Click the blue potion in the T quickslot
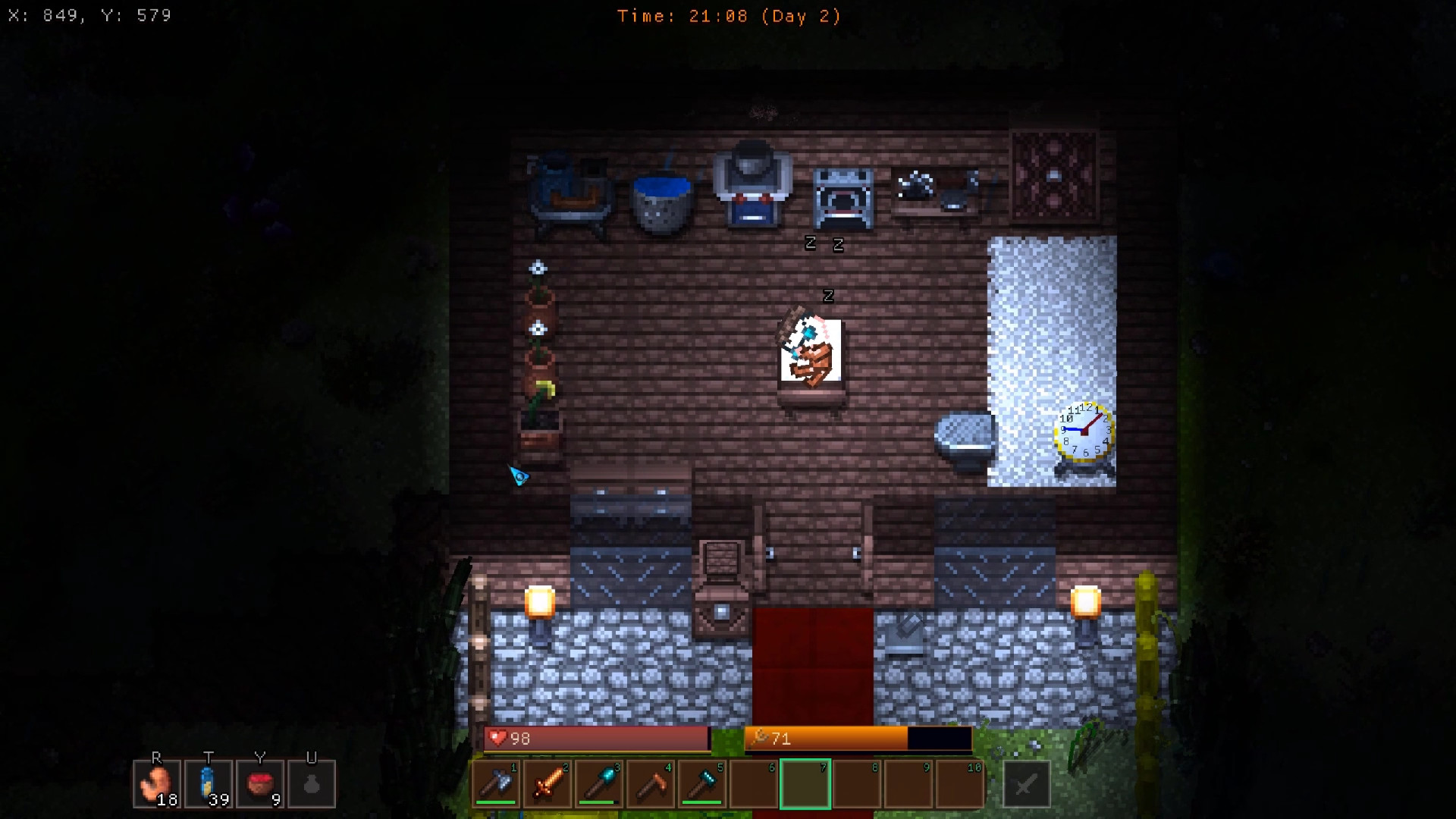The height and width of the screenshot is (819, 1456). coord(209,783)
